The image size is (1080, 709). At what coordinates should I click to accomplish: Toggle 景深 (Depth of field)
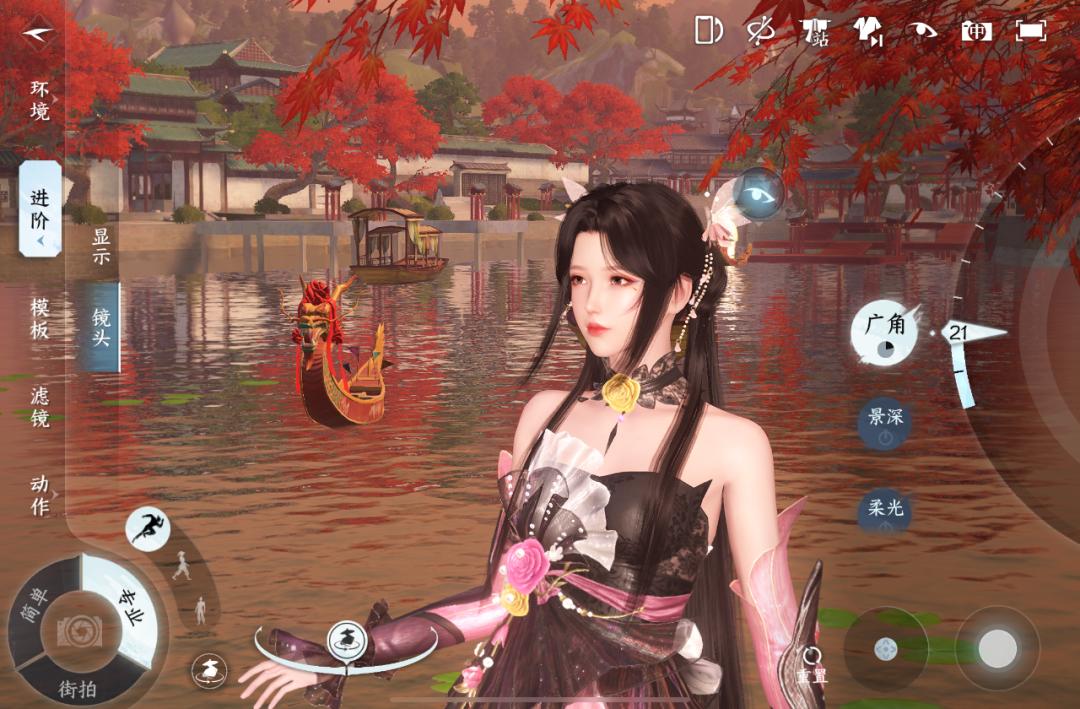click(885, 422)
